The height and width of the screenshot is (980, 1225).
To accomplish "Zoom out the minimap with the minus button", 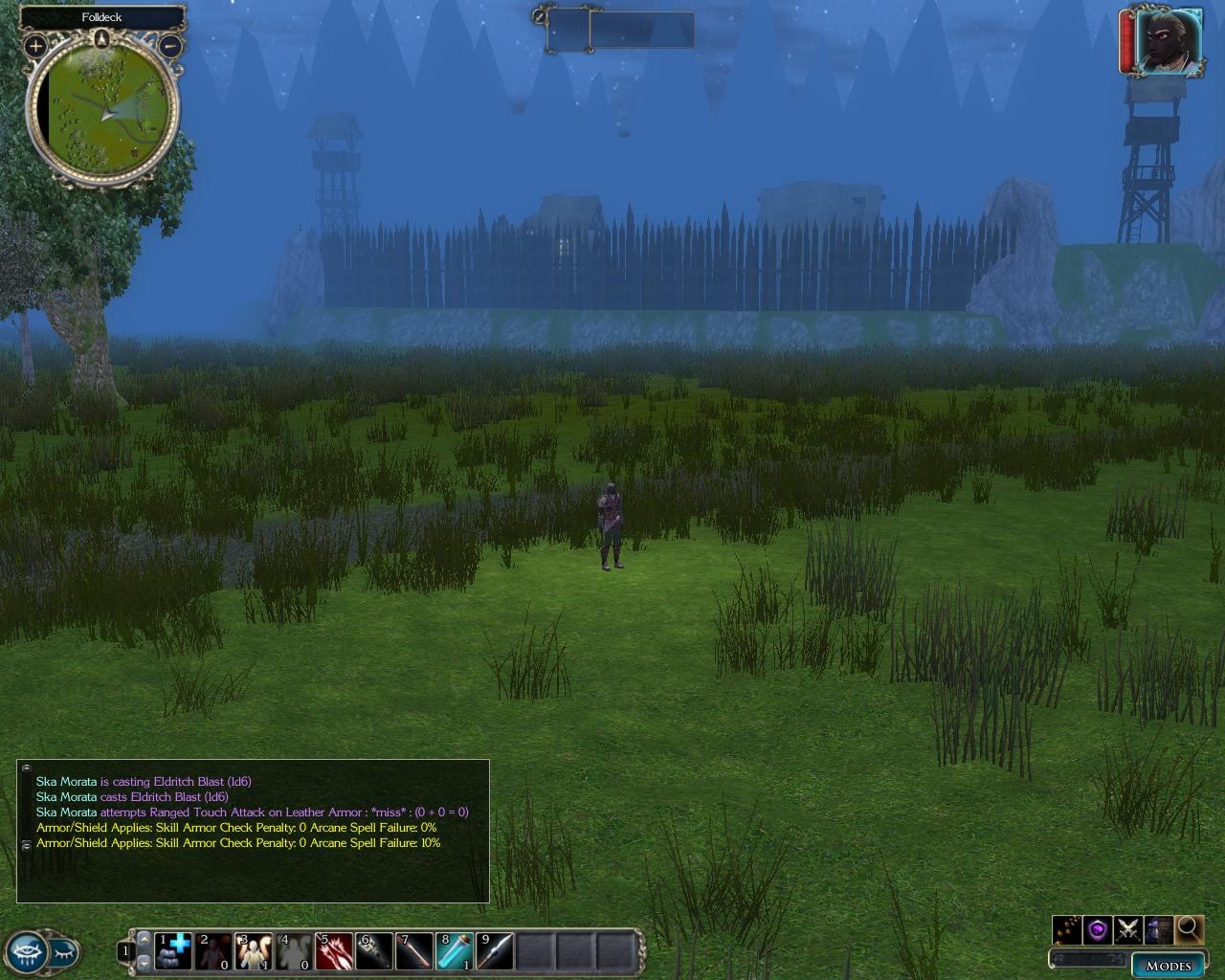I will 169,45.
